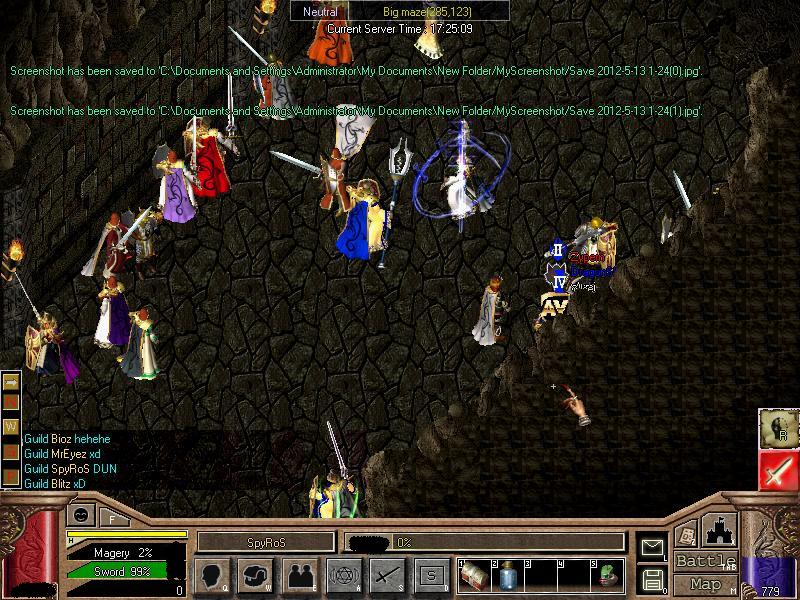Open the bag inventory button

coord(256,575)
